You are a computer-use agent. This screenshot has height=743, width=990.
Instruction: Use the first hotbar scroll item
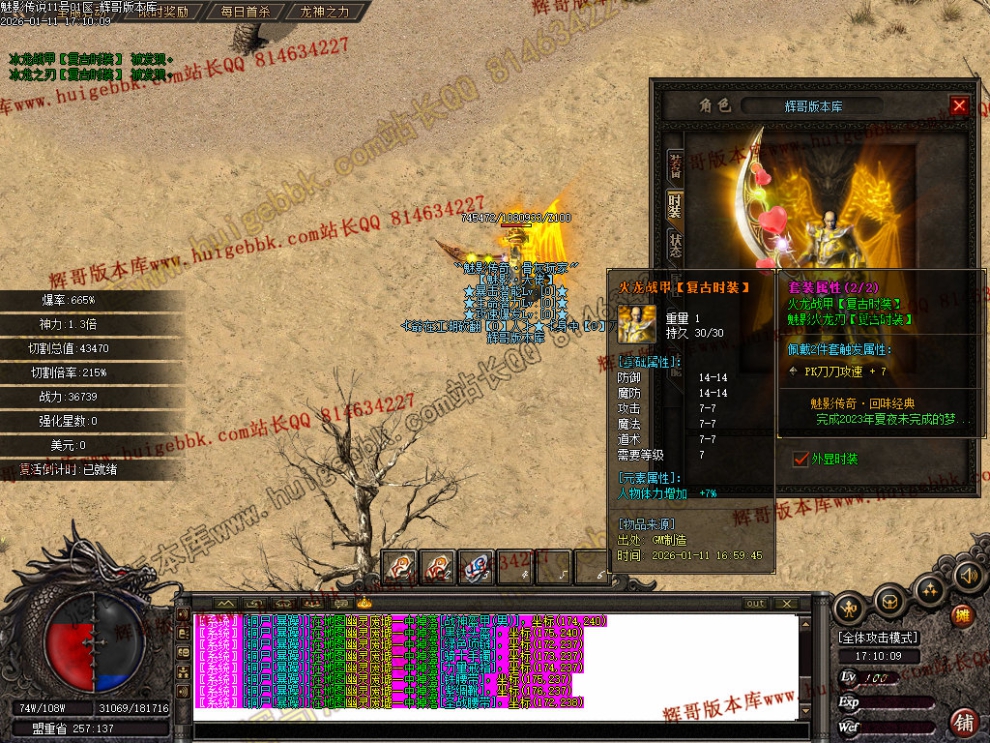[399, 567]
